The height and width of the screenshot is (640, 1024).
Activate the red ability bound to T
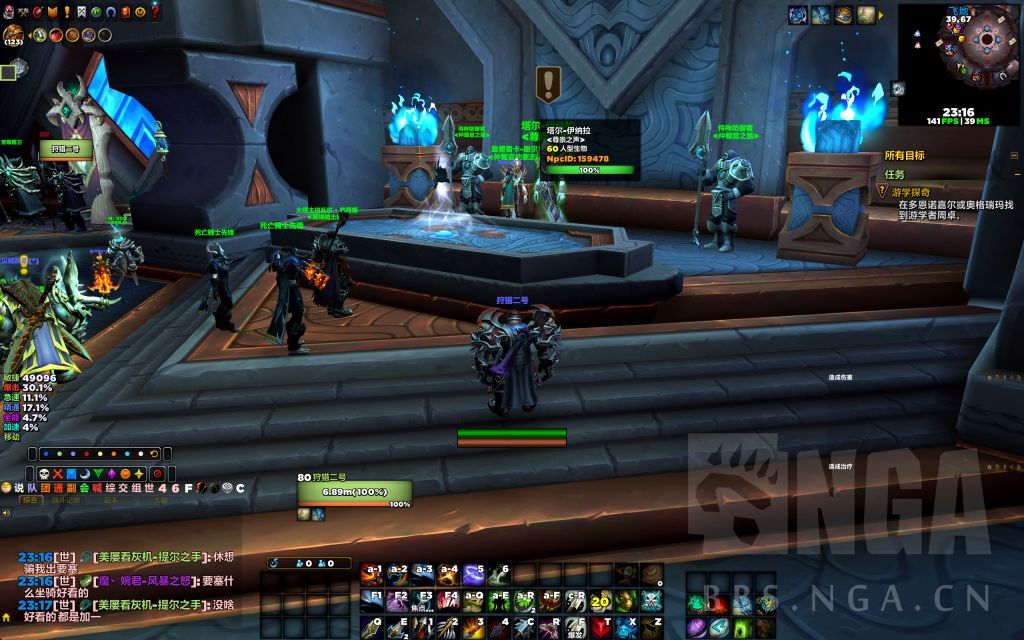(600, 626)
